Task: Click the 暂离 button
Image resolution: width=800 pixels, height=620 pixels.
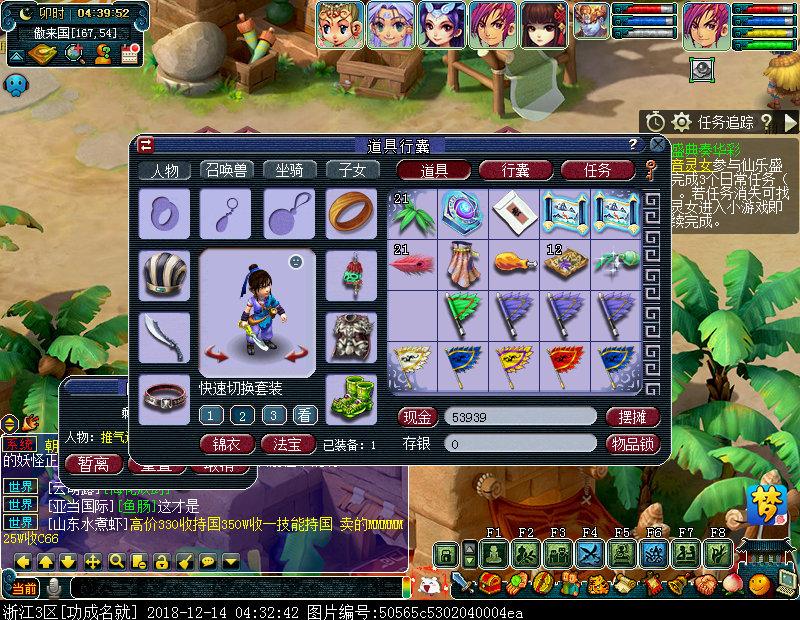Action: pyautogui.click(x=93, y=463)
